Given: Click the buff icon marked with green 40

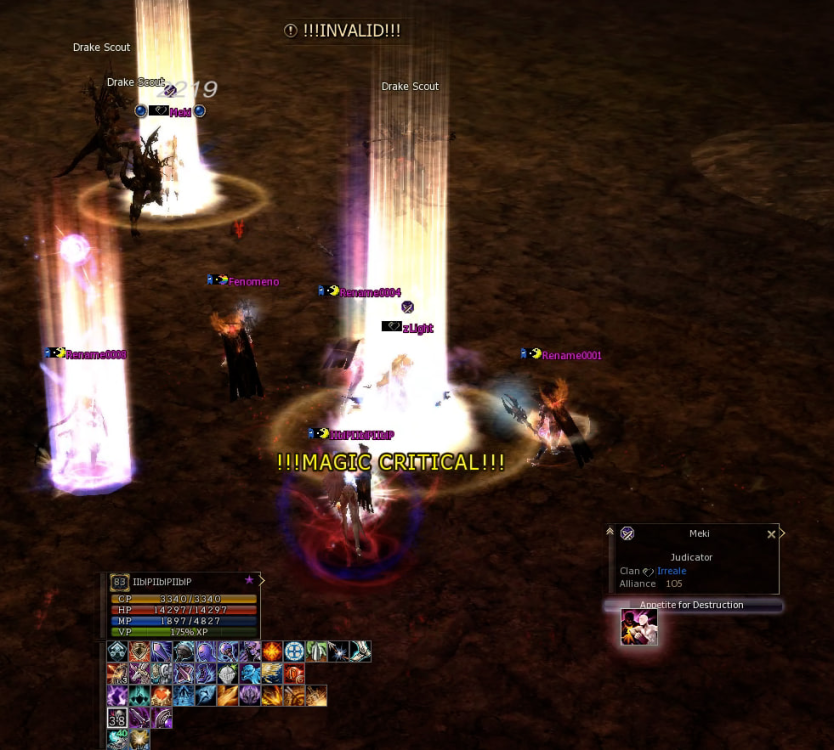Looking at the screenshot, I should [x=117, y=739].
